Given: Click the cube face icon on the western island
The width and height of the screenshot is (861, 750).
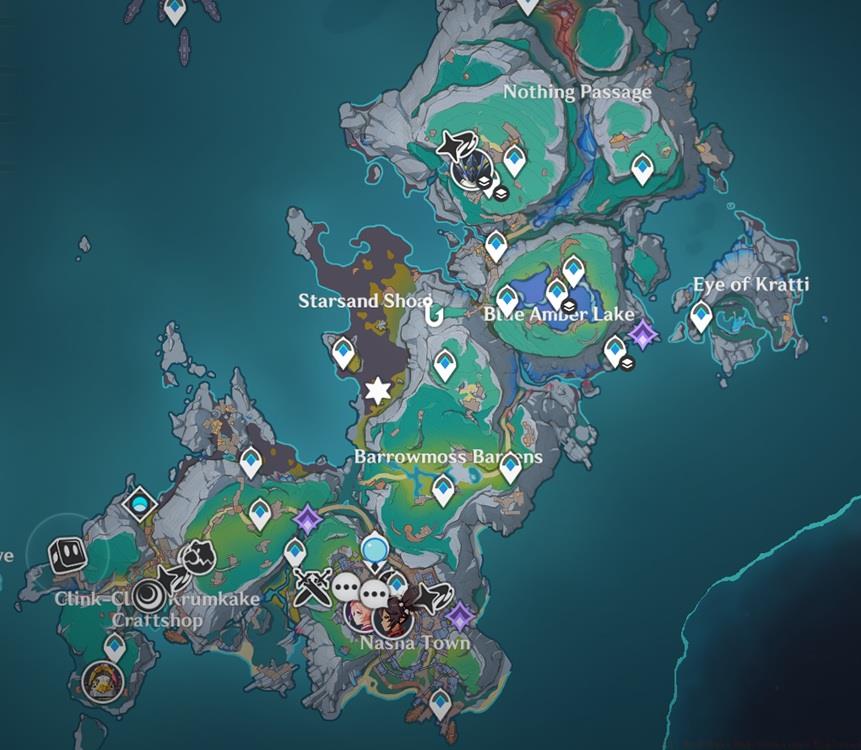Looking at the screenshot, I should [x=67, y=552].
